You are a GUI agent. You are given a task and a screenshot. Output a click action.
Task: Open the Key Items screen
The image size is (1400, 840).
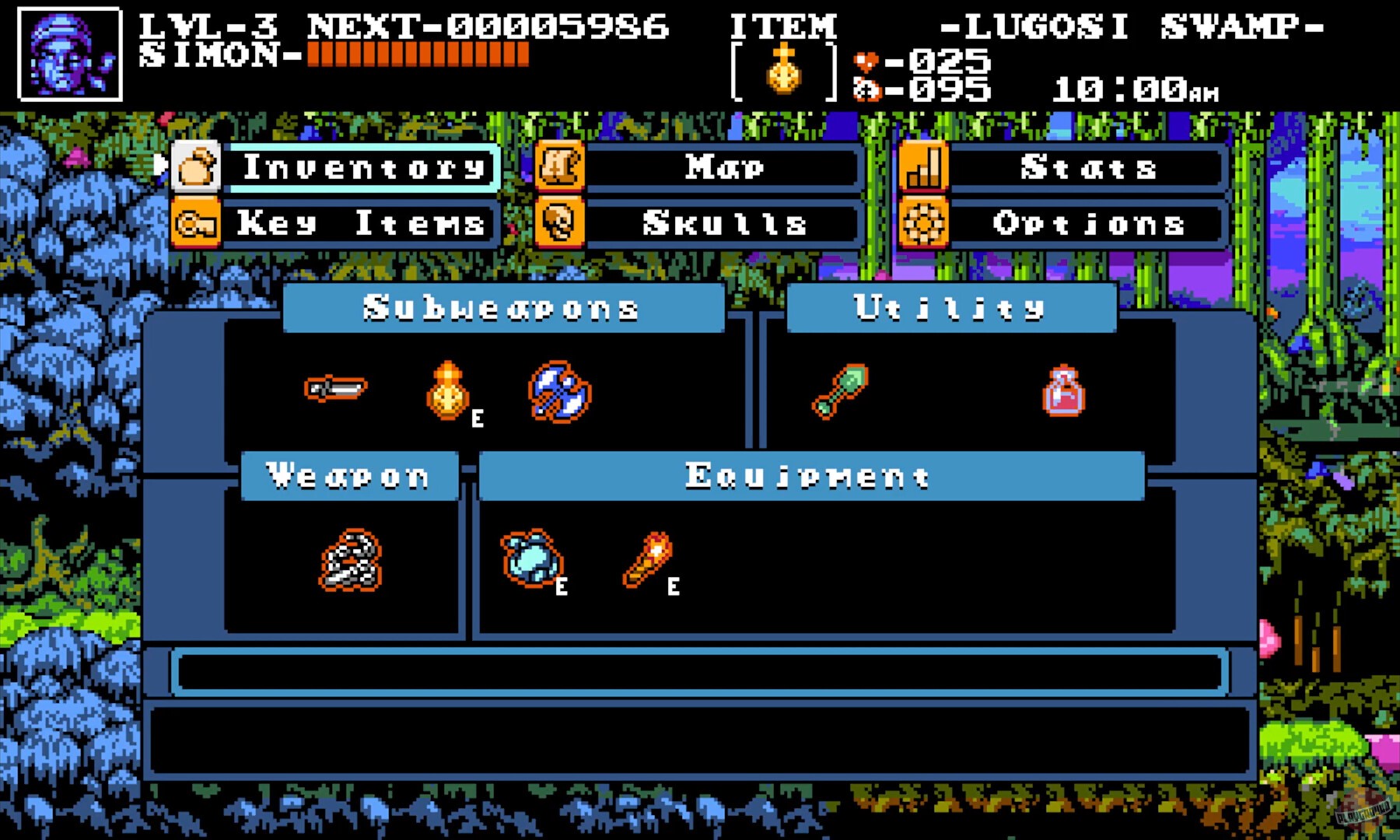360,225
